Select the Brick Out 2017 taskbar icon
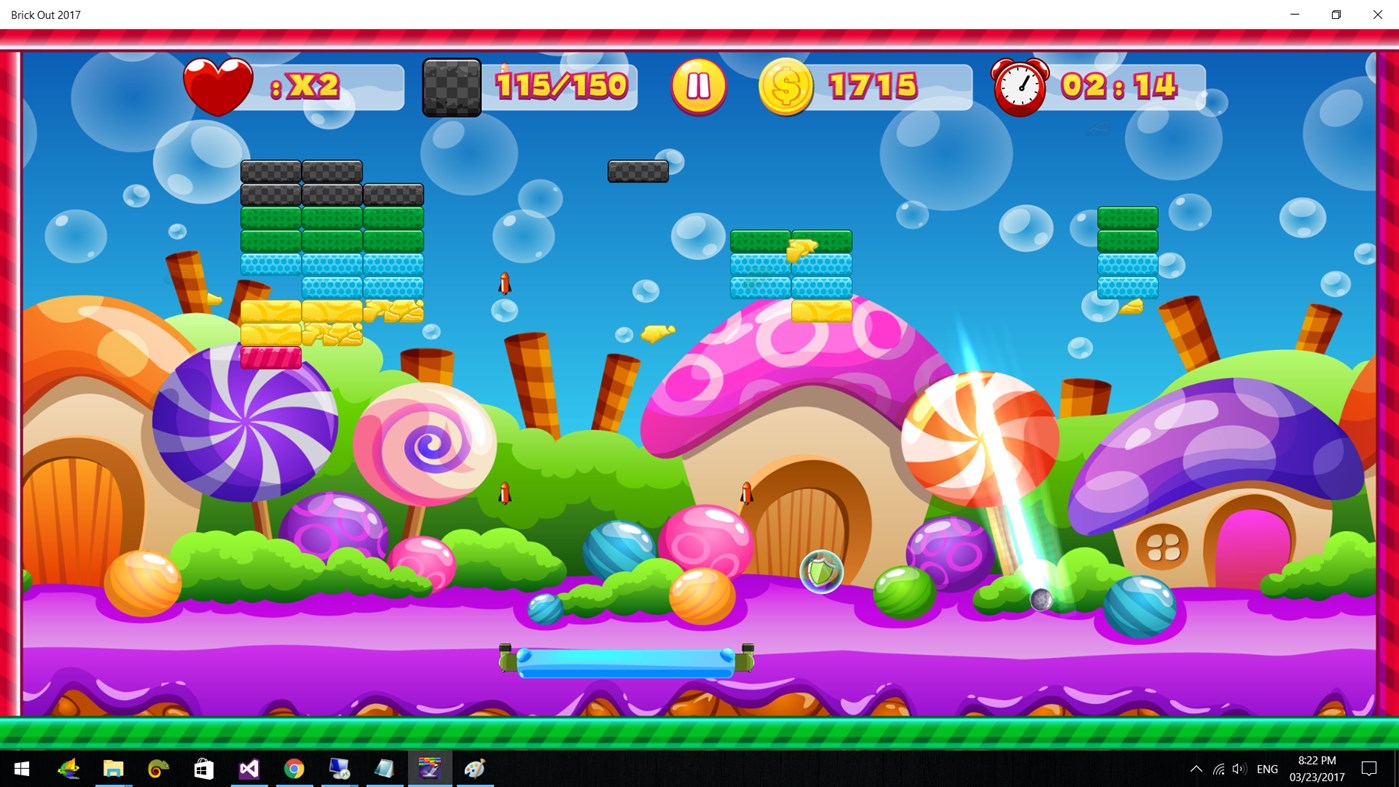This screenshot has width=1399, height=787. (x=429, y=768)
